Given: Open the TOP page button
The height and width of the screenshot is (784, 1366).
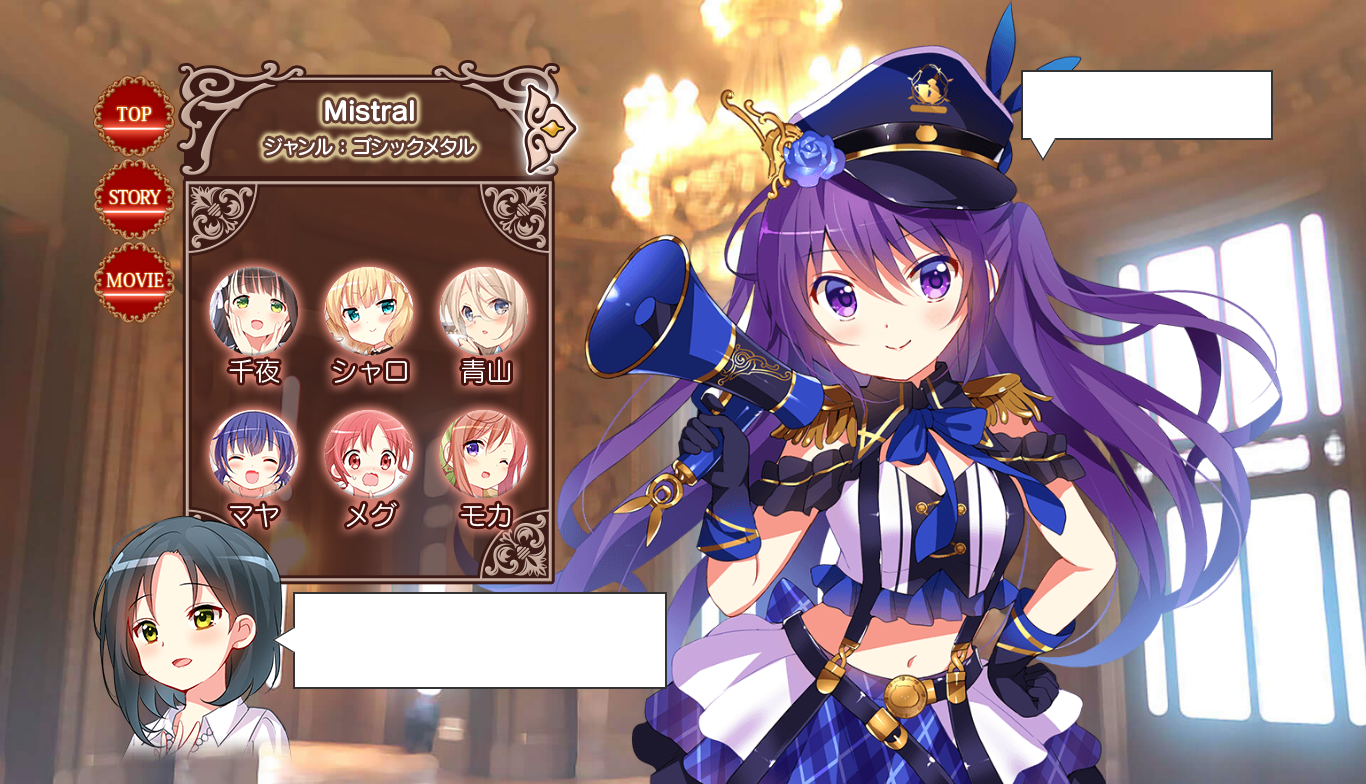Looking at the screenshot, I should coord(134,115).
